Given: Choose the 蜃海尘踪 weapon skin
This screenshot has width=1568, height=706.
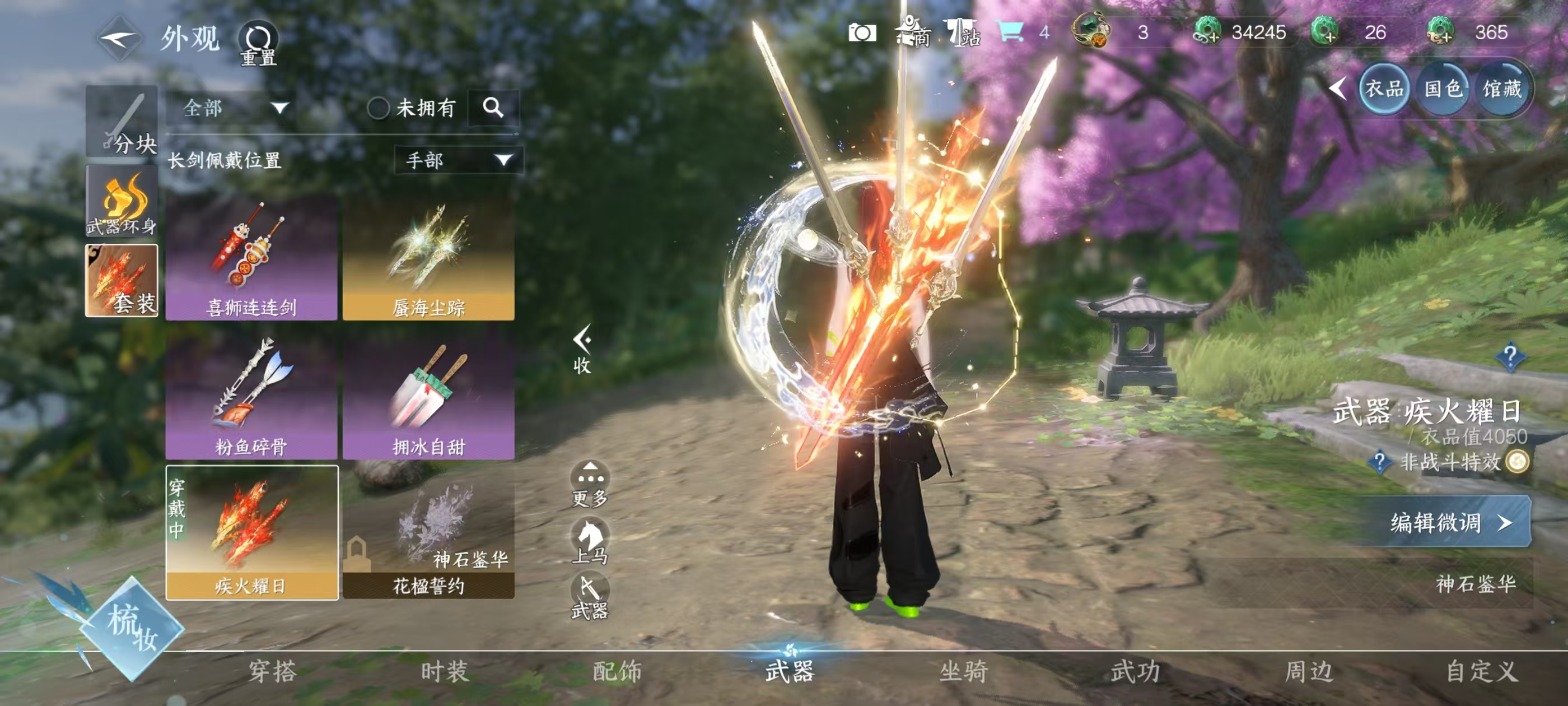Looking at the screenshot, I should 428,258.
